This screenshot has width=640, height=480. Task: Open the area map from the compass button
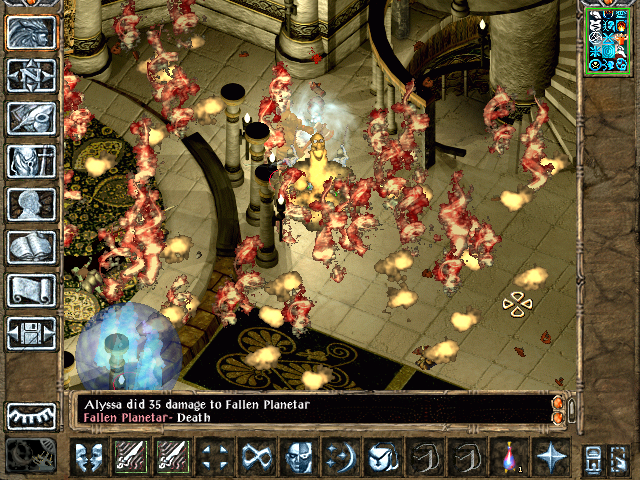tap(31, 75)
